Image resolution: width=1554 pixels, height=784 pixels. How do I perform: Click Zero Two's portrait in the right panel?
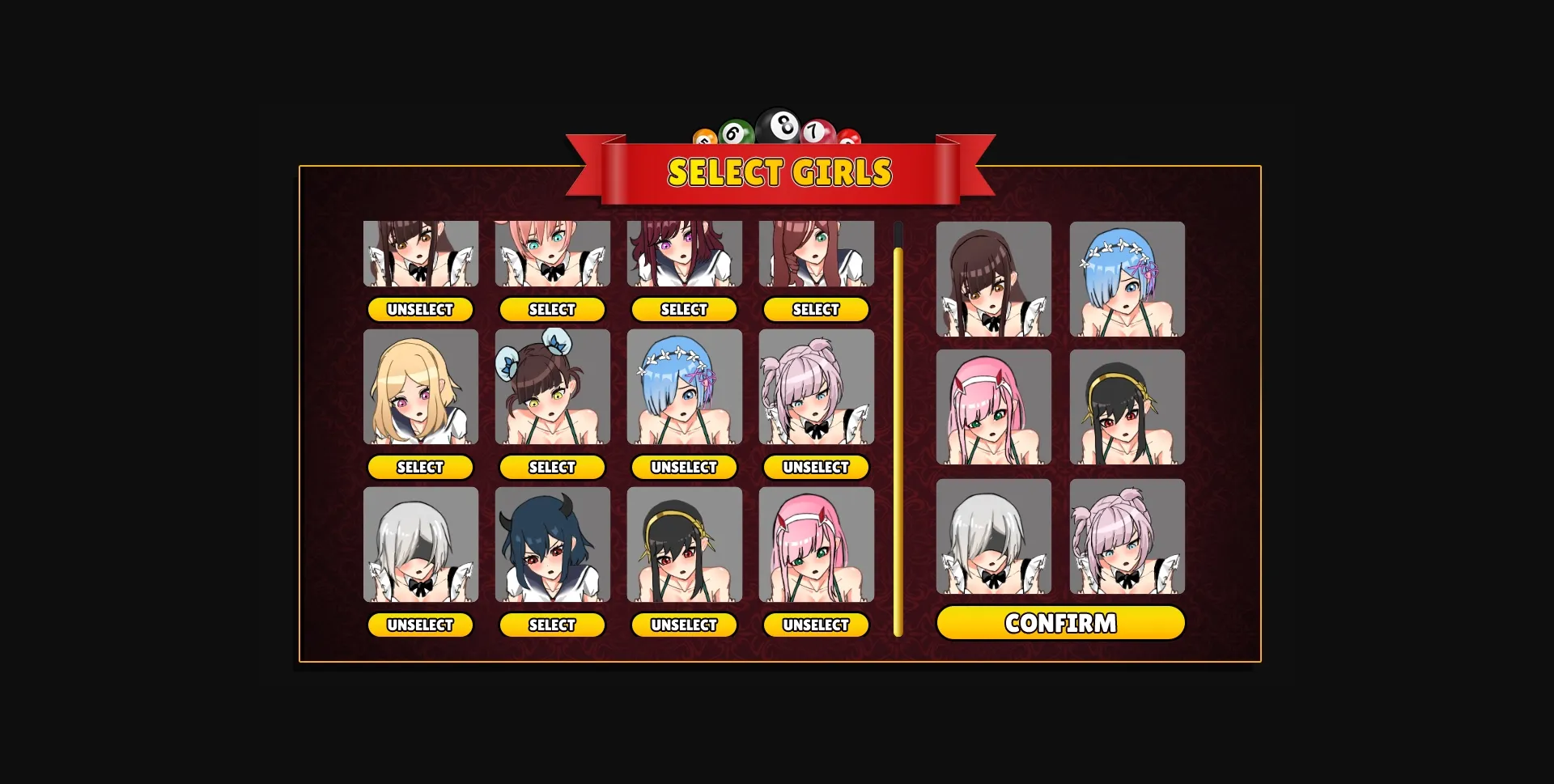[993, 407]
